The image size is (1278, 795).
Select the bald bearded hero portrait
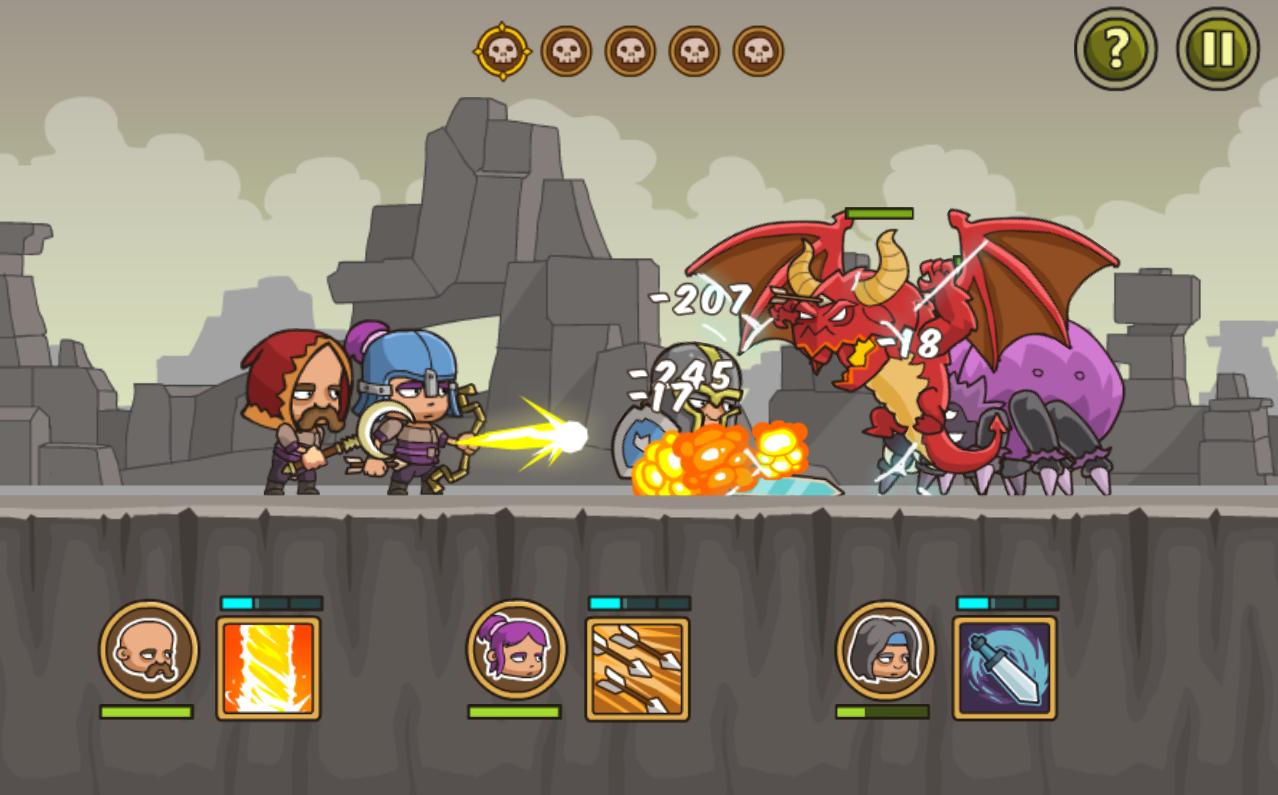[x=148, y=649]
